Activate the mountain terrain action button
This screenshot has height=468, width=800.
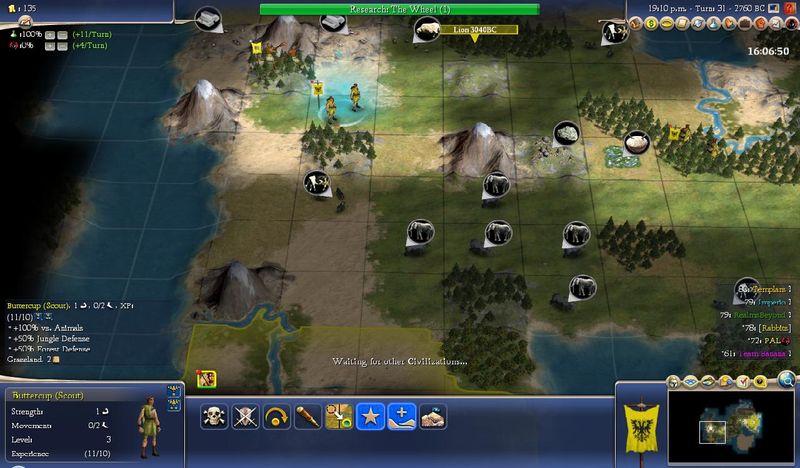coord(432,415)
